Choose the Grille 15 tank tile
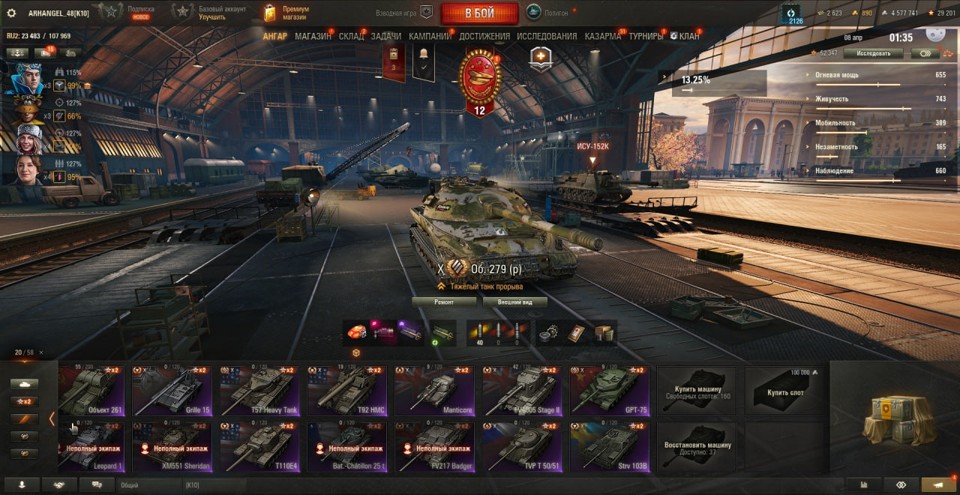960x495 pixels. 171,391
